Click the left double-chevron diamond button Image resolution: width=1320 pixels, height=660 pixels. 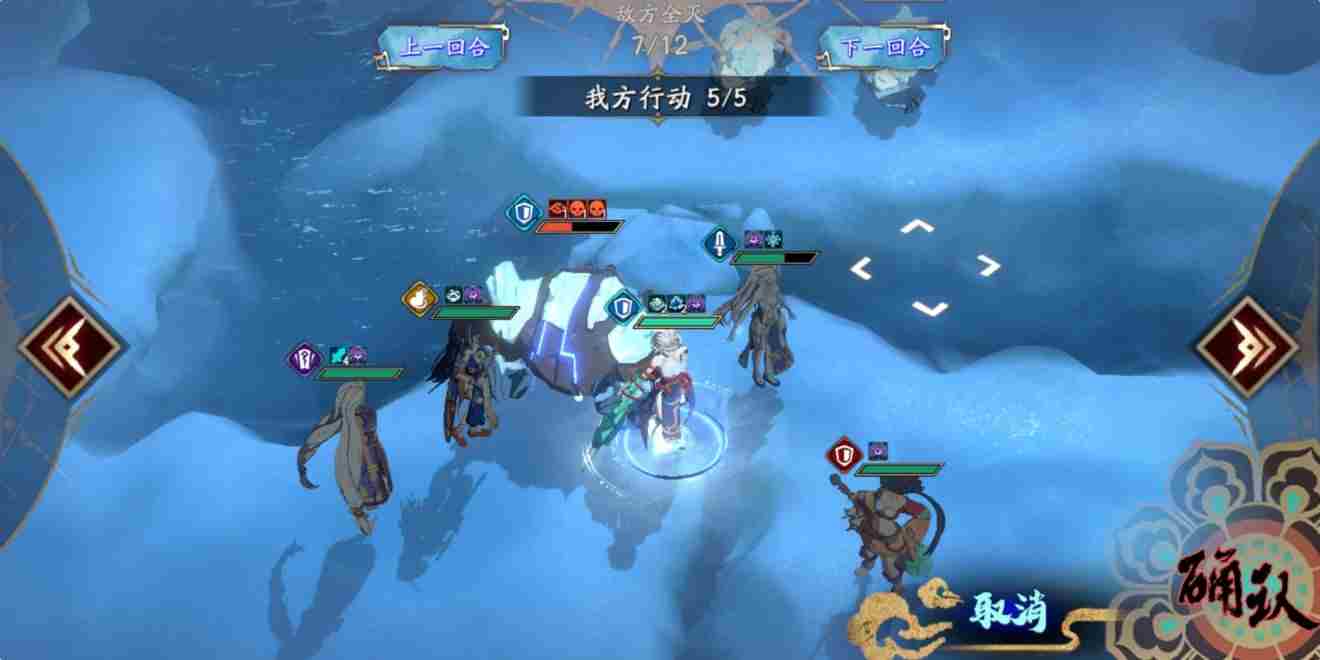click(70, 346)
